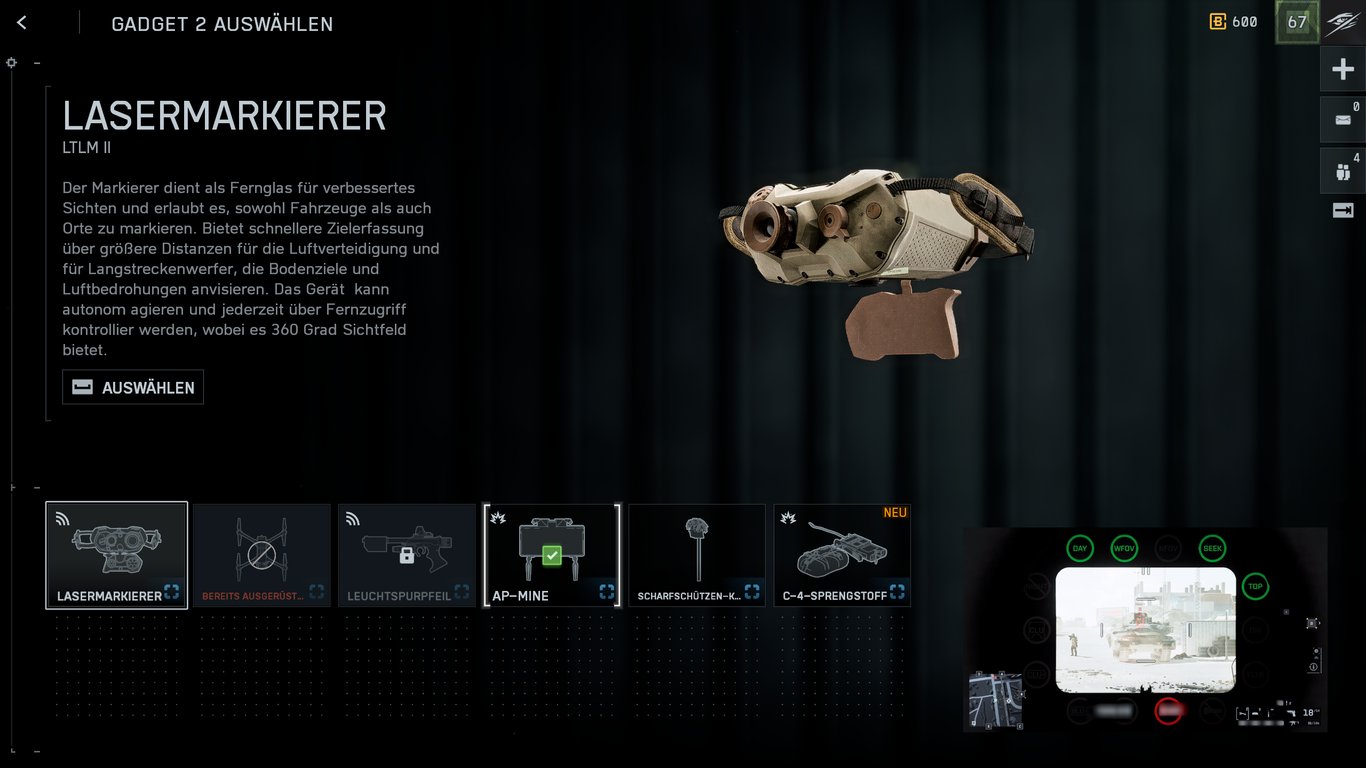
Task: Toggle DAY mode on the remote viewer
Action: 1079,548
